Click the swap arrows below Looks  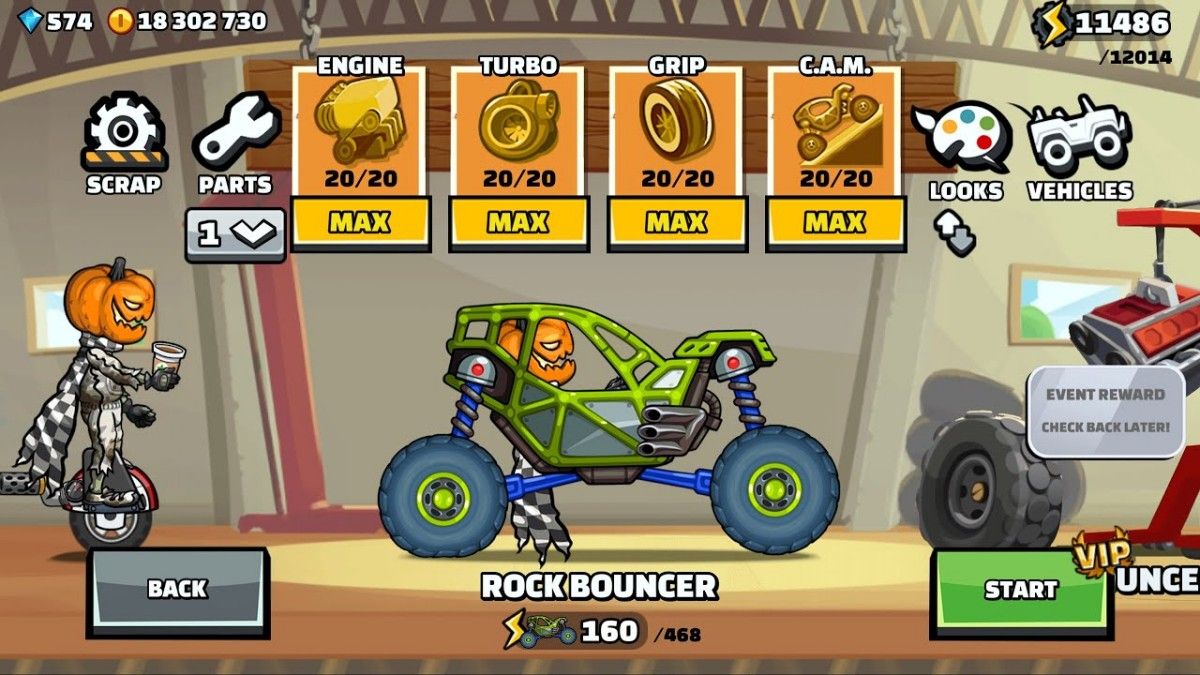point(955,234)
